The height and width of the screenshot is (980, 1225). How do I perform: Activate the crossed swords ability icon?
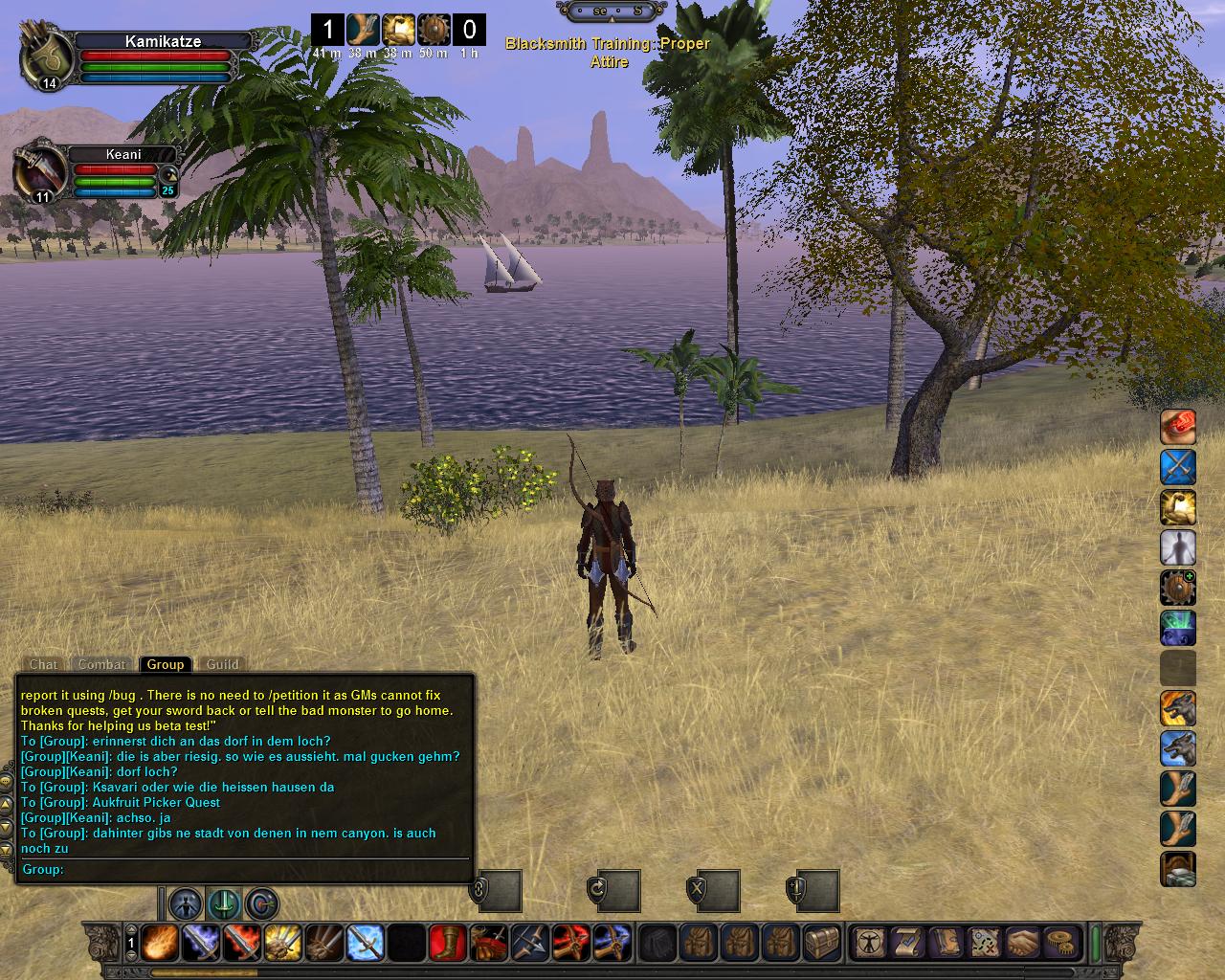(x=1178, y=467)
